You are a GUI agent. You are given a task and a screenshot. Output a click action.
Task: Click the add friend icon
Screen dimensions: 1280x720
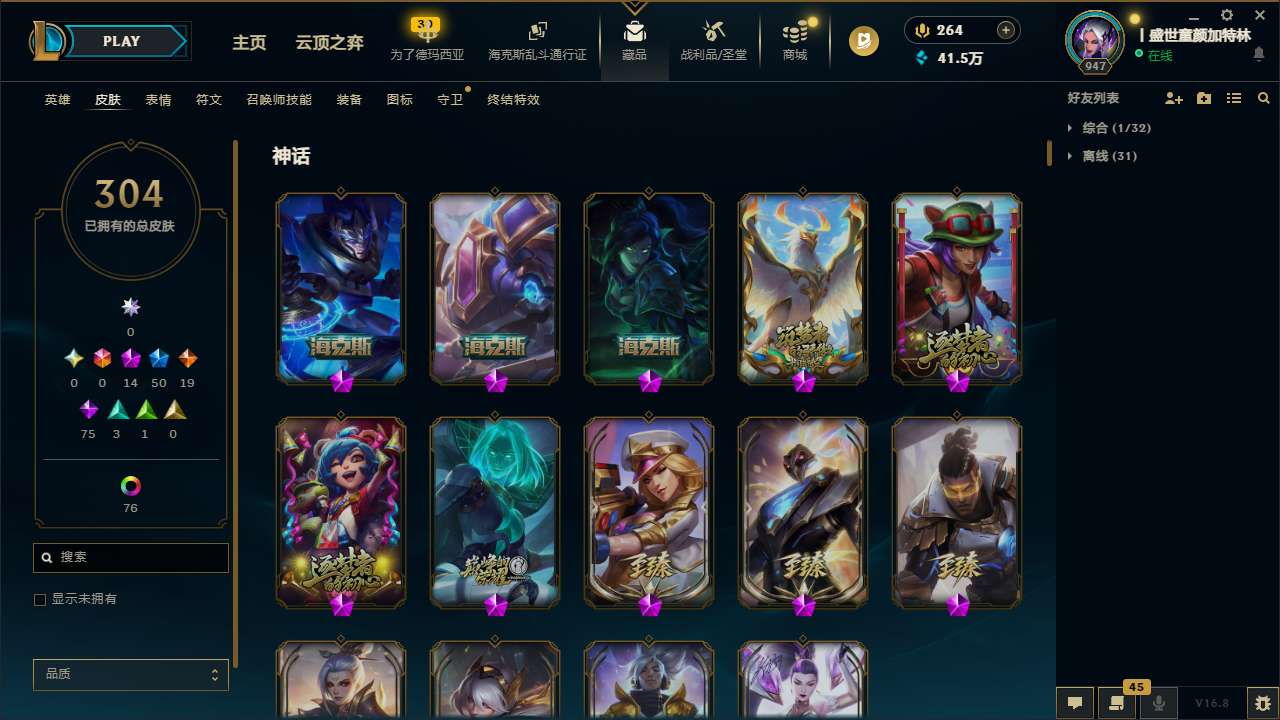pos(1174,98)
